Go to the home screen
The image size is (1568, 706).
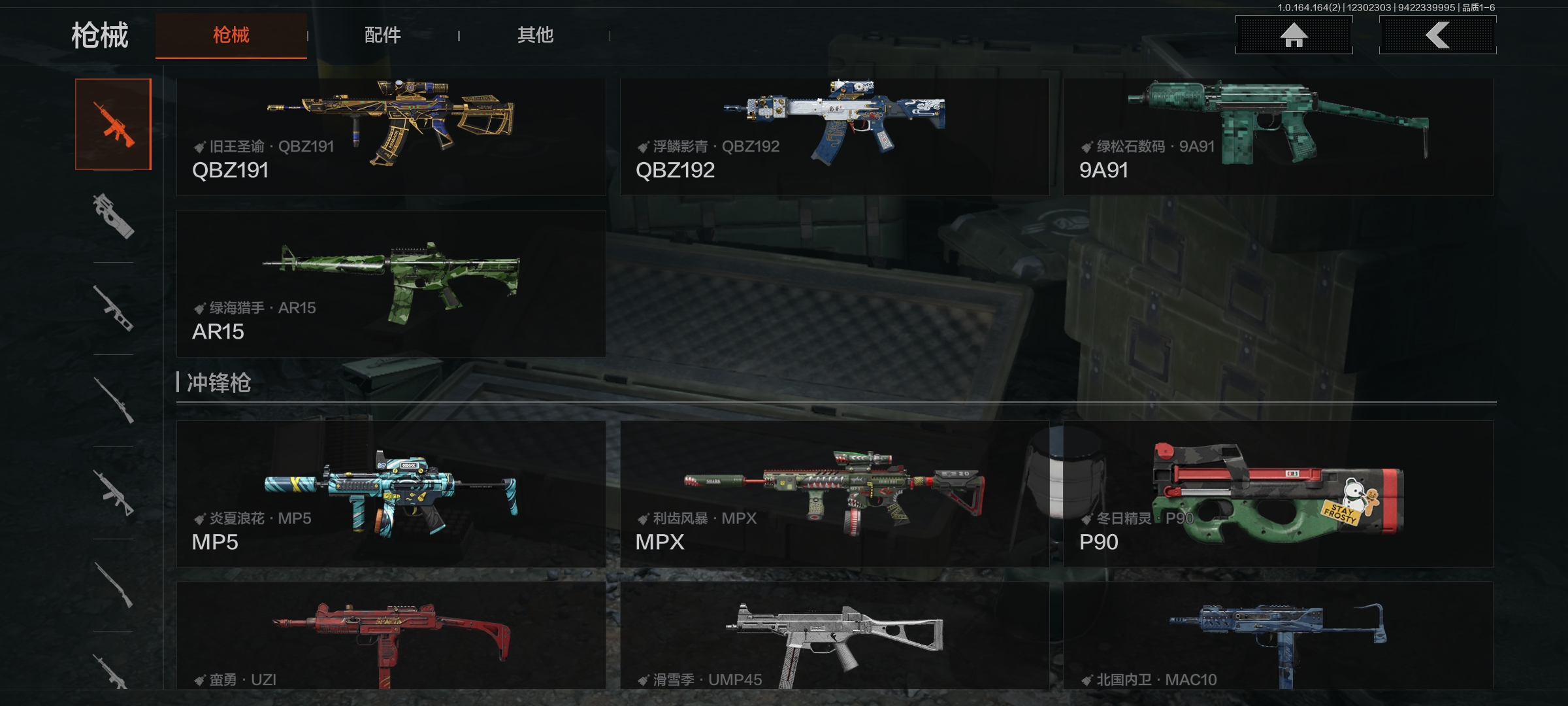point(1294,35)
